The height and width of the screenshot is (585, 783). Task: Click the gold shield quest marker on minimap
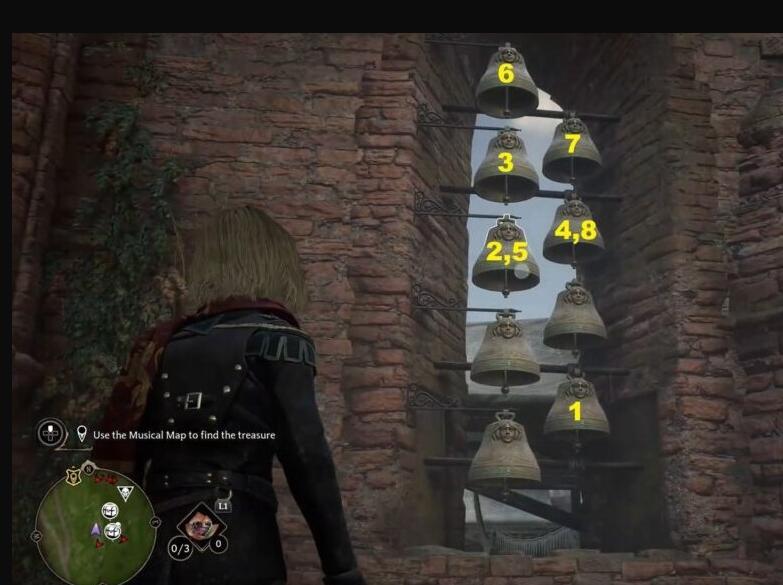pyautogui.click(x=74, y=477)
